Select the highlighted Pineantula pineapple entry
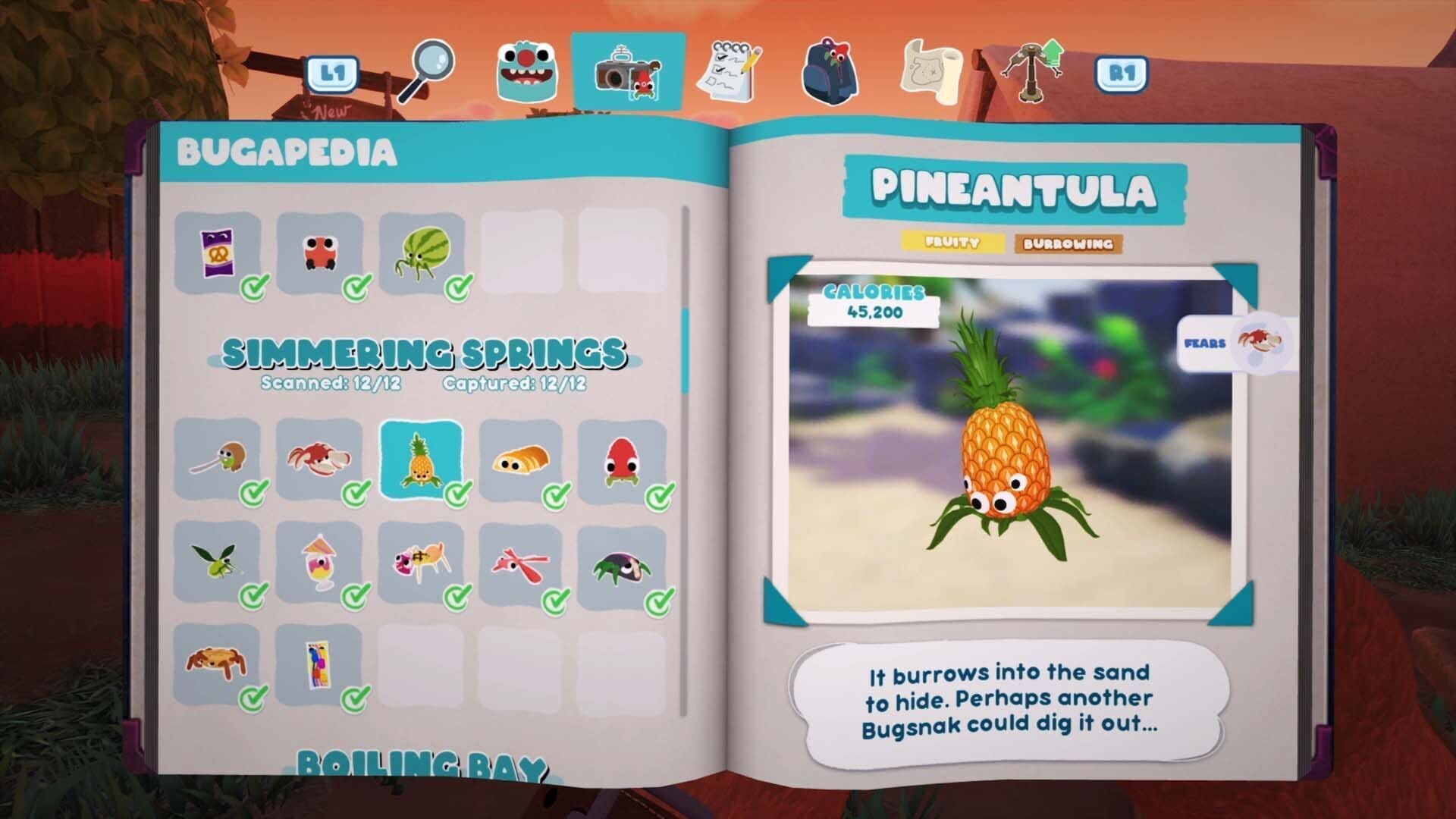 421,460
